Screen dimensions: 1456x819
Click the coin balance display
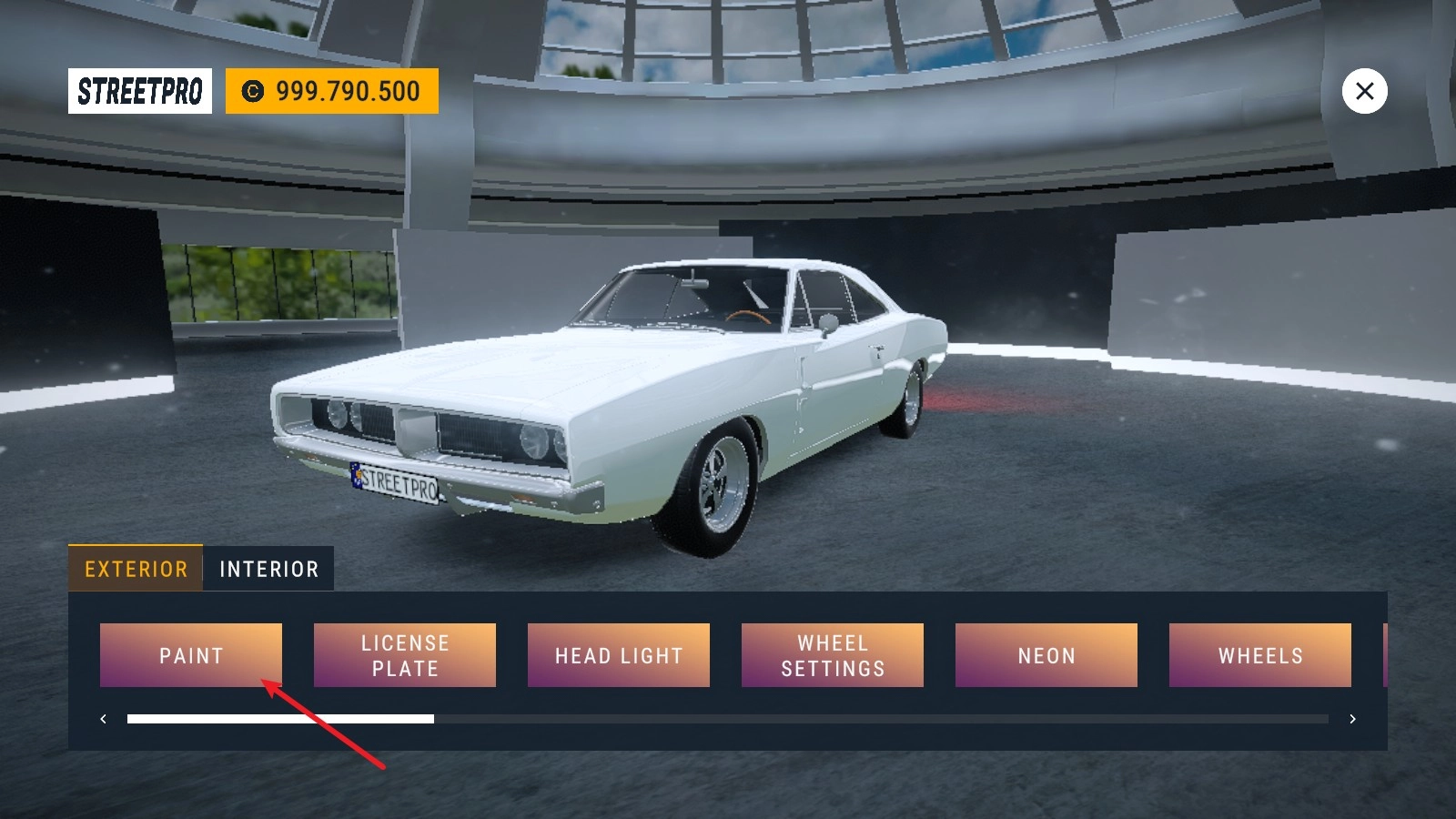click(x=332, y=91)
